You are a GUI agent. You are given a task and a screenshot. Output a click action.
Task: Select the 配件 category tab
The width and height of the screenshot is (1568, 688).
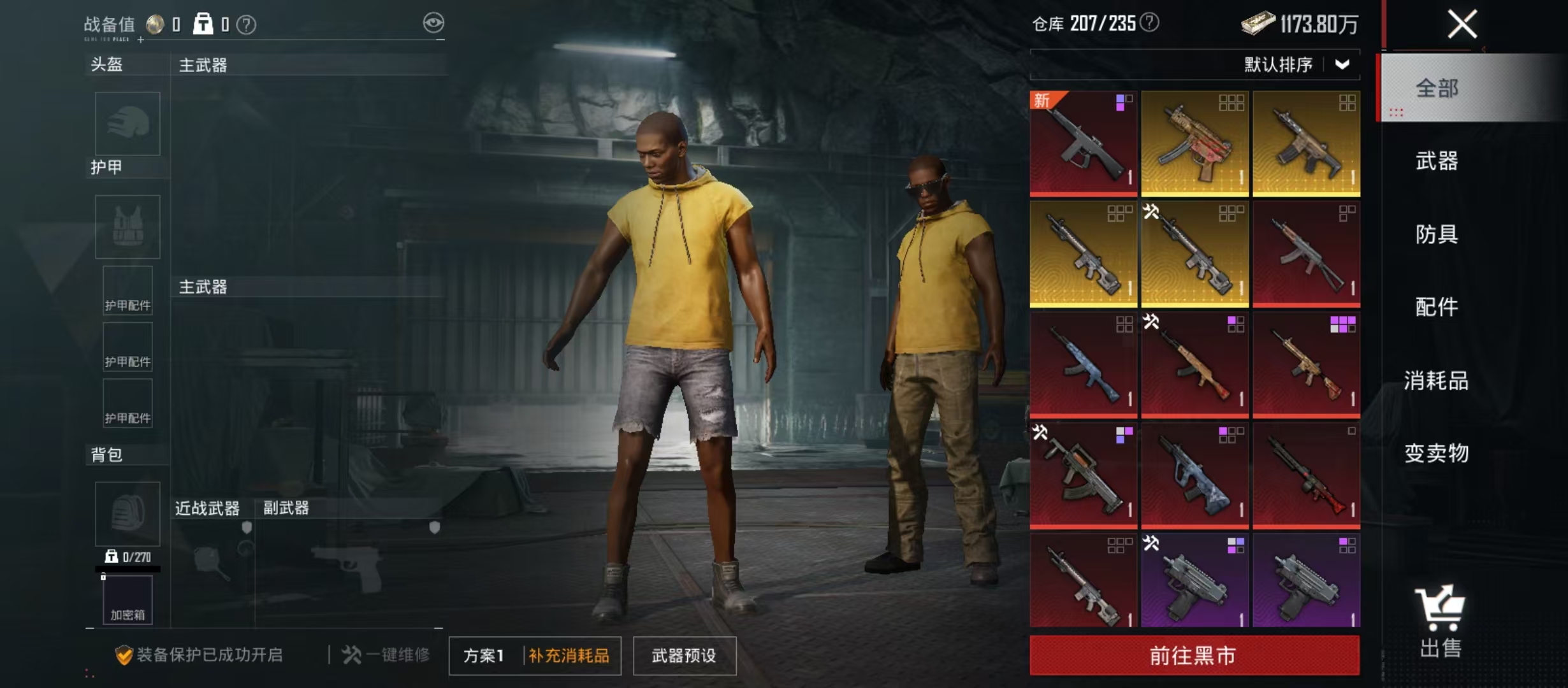pos(1437,307)
